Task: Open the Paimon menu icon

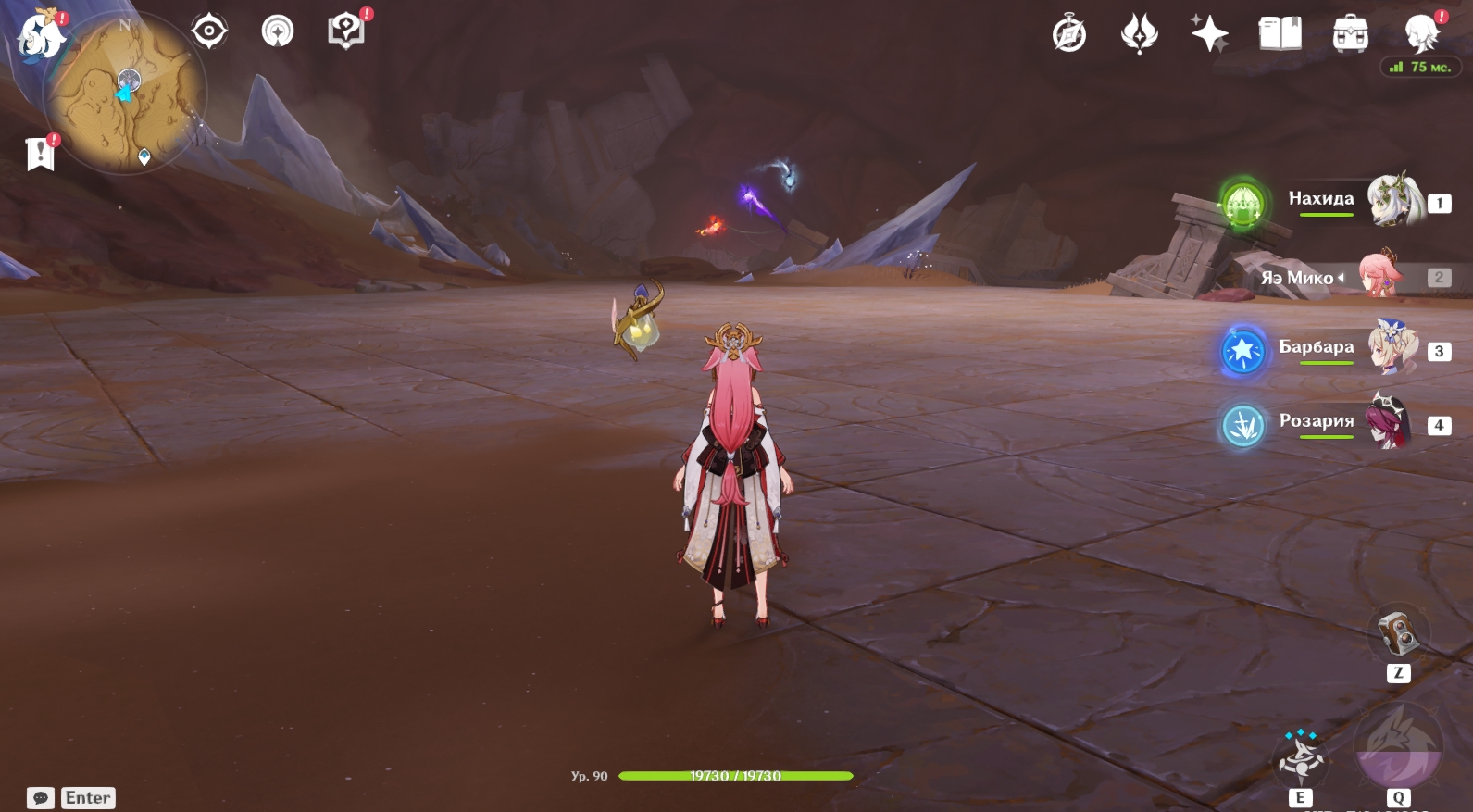Action: tap(41, 37)
